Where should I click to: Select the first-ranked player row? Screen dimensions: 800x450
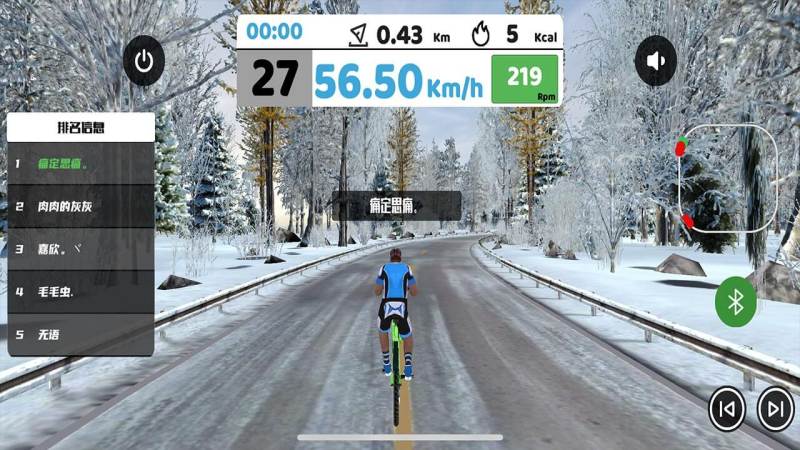coord(81,163)
